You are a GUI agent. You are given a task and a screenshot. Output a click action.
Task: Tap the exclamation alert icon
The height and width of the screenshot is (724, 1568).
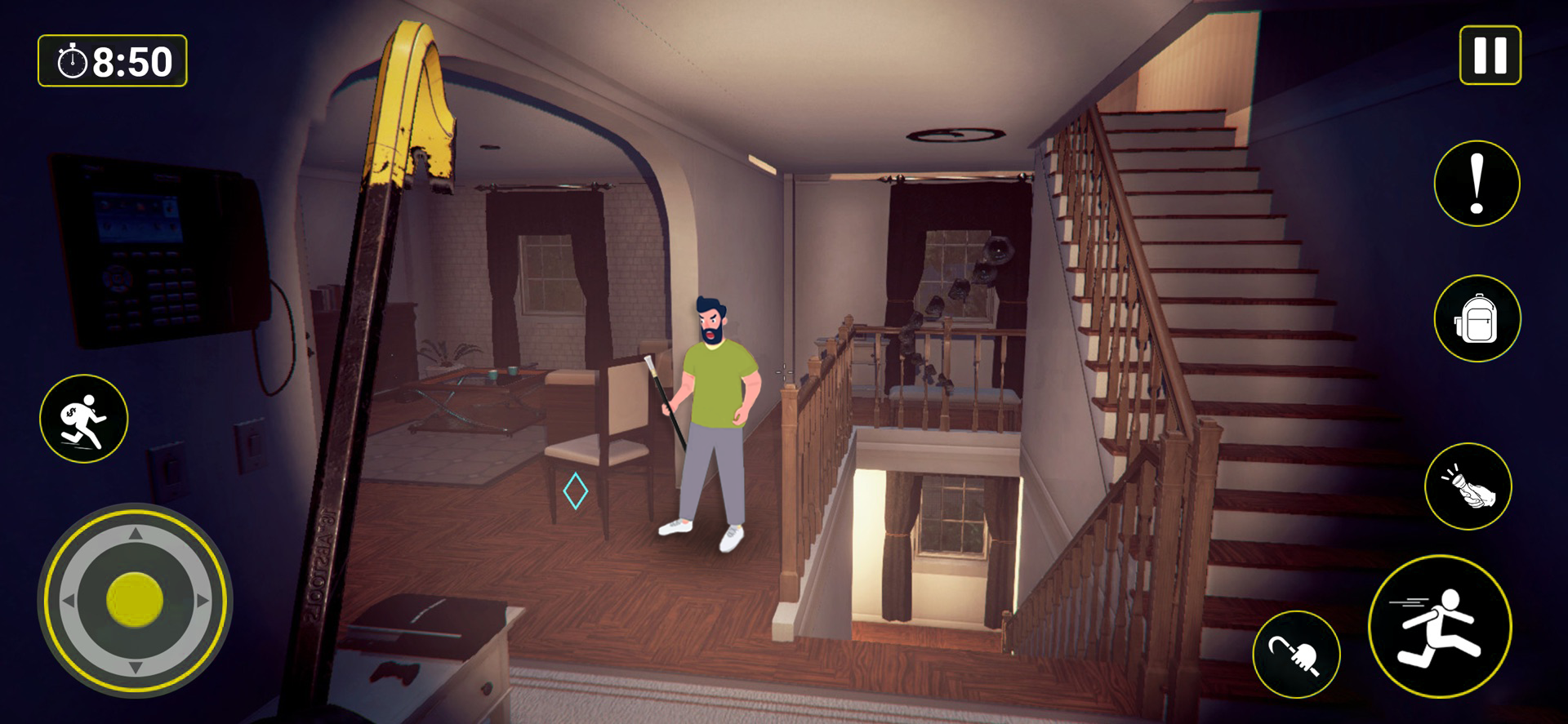click(1477, 183)
